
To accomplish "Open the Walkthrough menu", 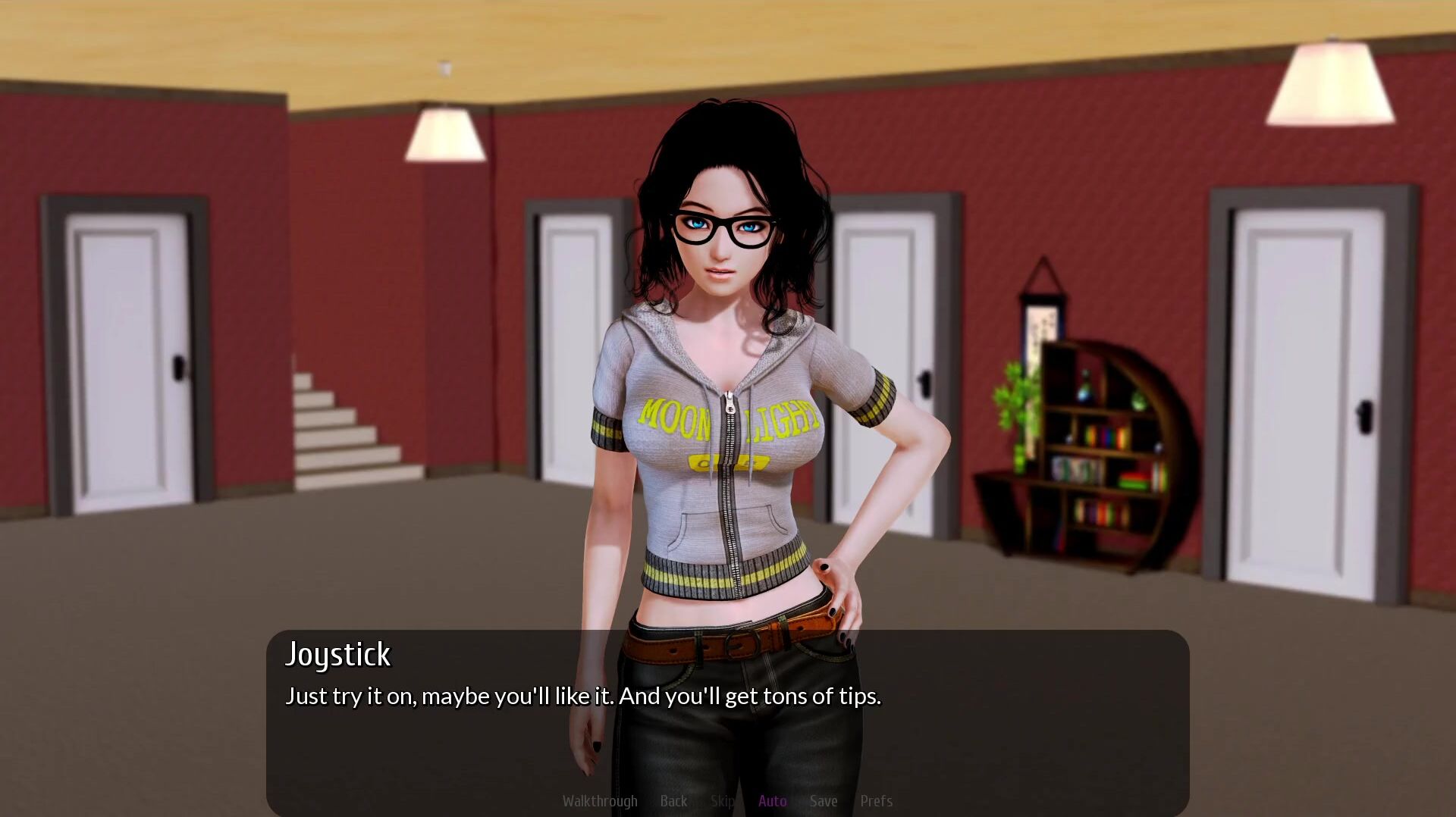I will click(x=600, y=801).
